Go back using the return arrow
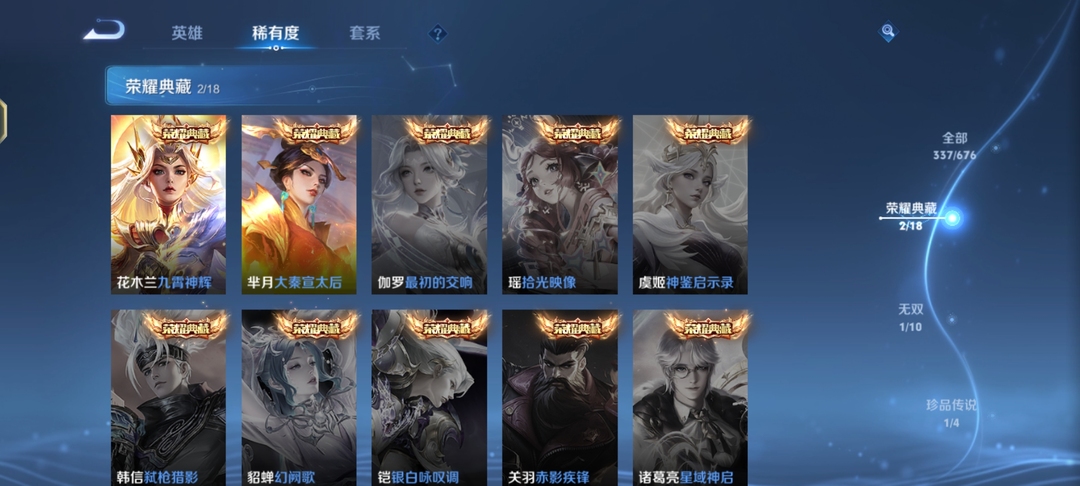 (x=103, y=31)
